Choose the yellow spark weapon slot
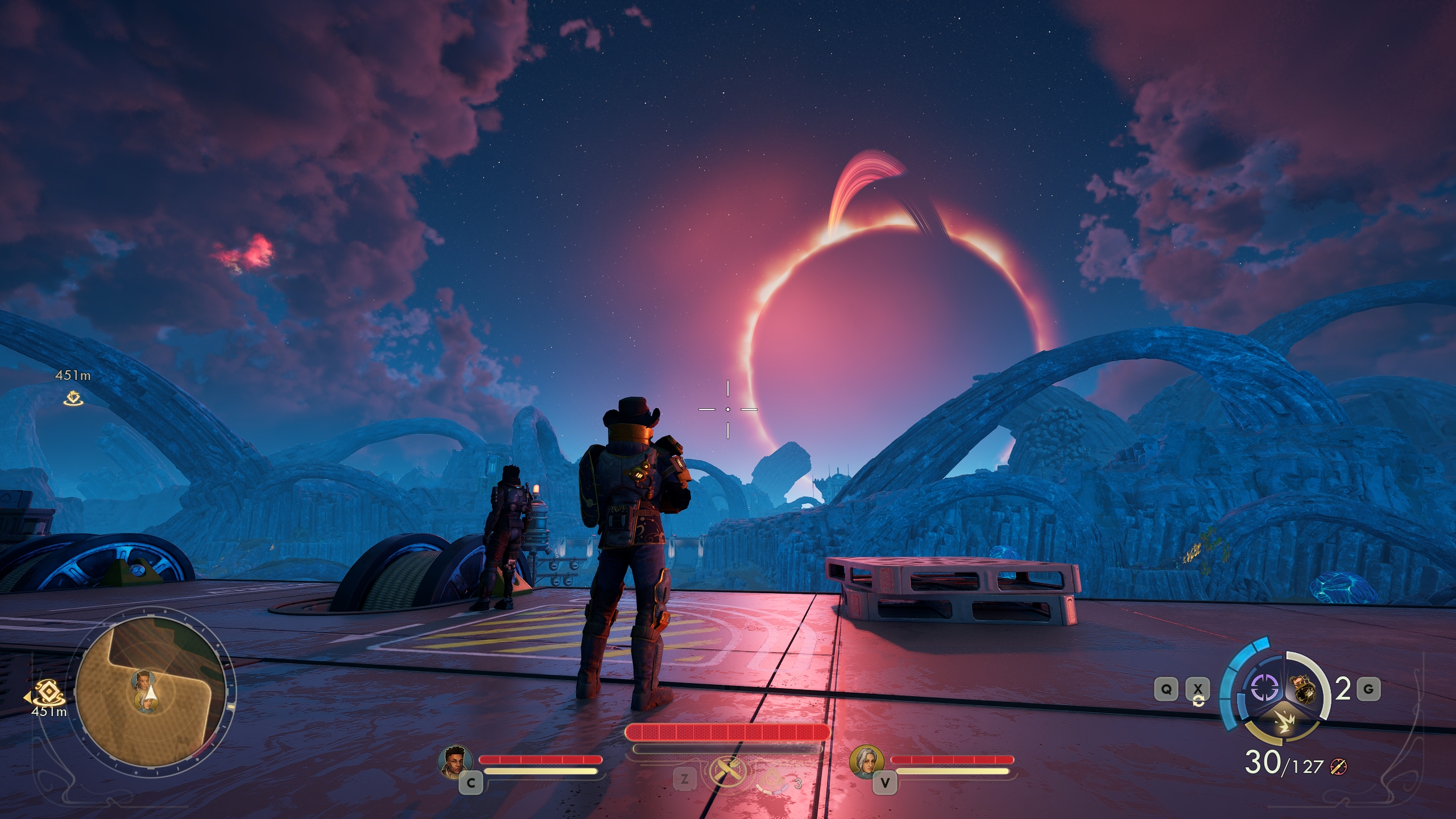This screenshot has height=819, width=1456. (x=1283, y=723)
